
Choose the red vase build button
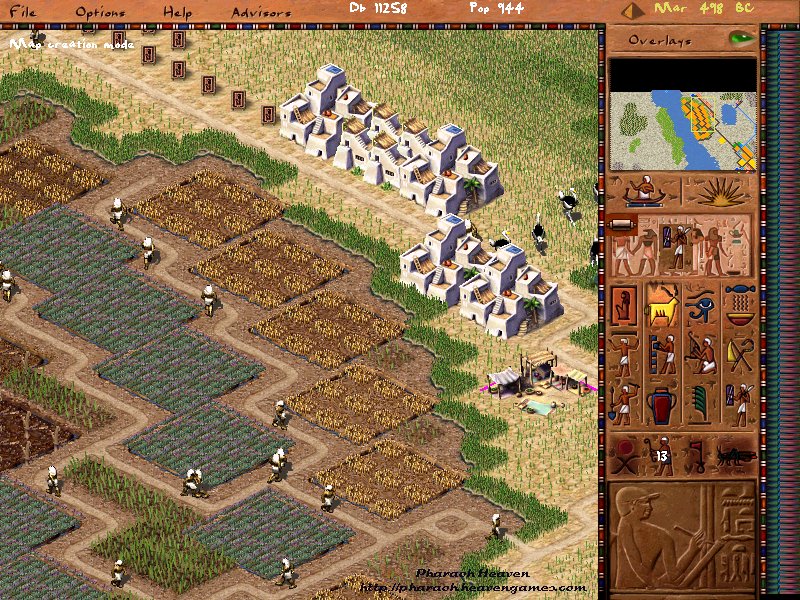[662, 405]
